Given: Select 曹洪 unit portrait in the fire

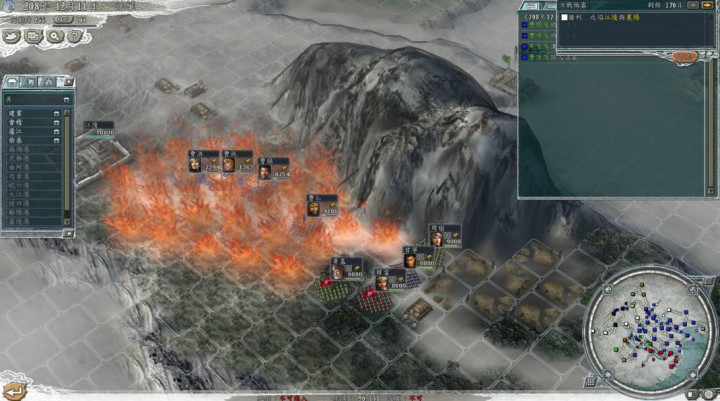Looking at the screenshot, I should coord(196,166).
